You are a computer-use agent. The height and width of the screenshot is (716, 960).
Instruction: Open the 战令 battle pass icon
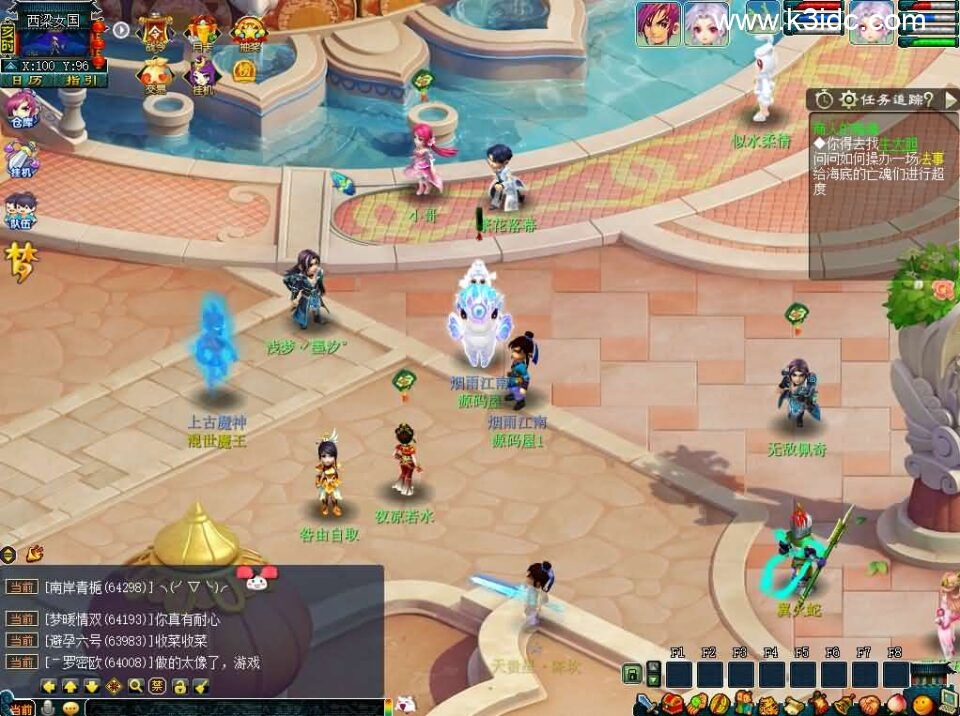coord(156,31)
